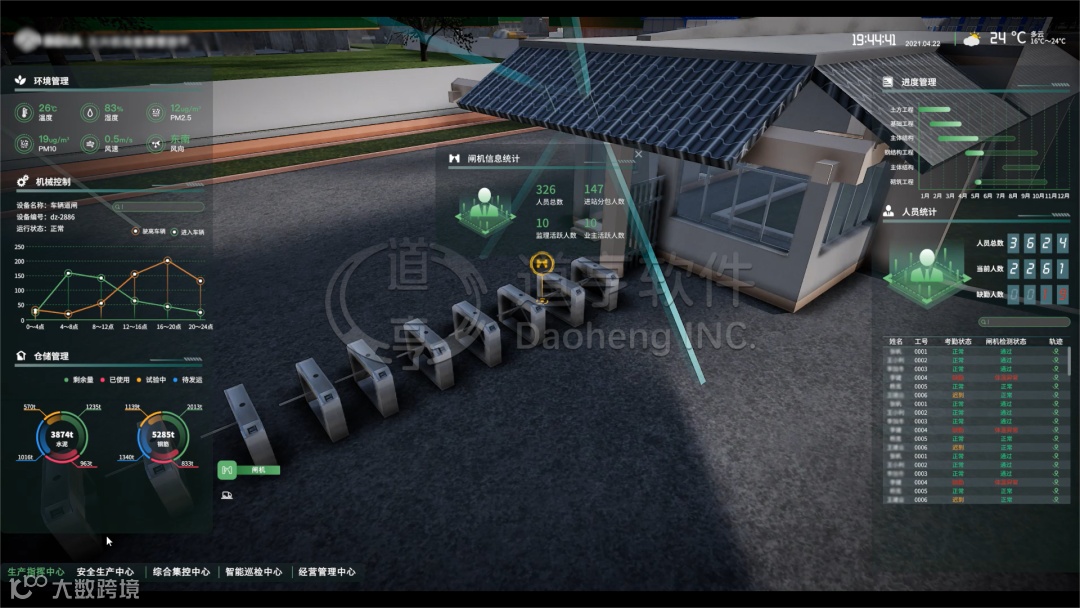This screenshot has width=1080, height=608.
Task: Open the 经营管理中心 tab
Action: pyautogui.click(x=326, y=572)
